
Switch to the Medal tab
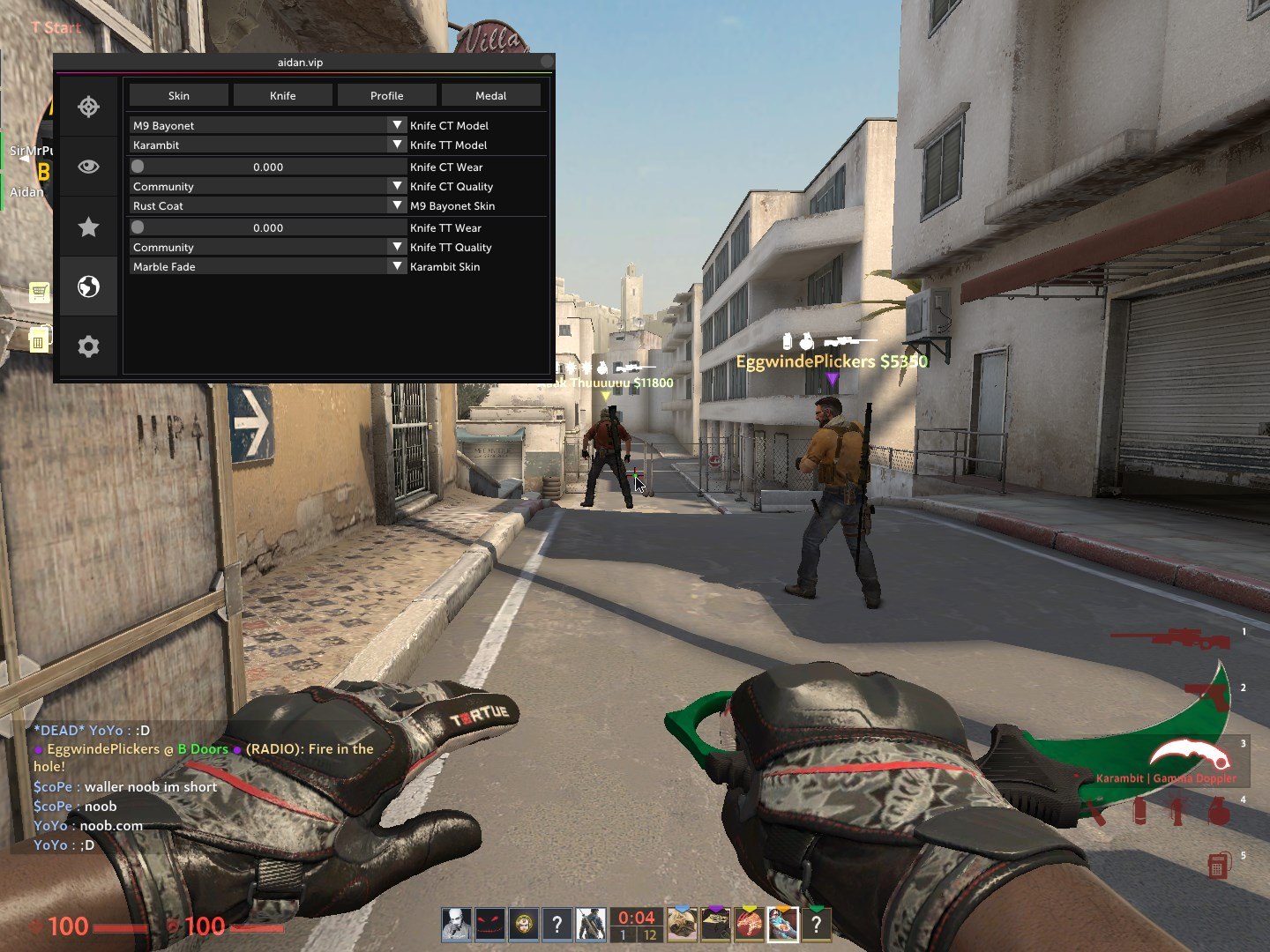[490, 94]
